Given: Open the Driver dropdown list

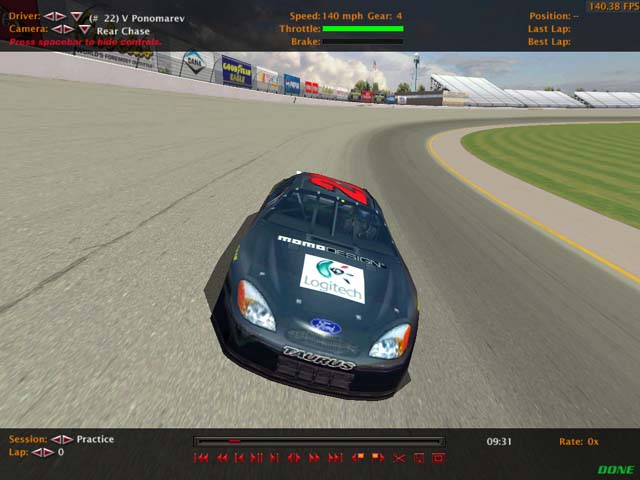Looking at the screenshot, I should click(x=77, y=17).
